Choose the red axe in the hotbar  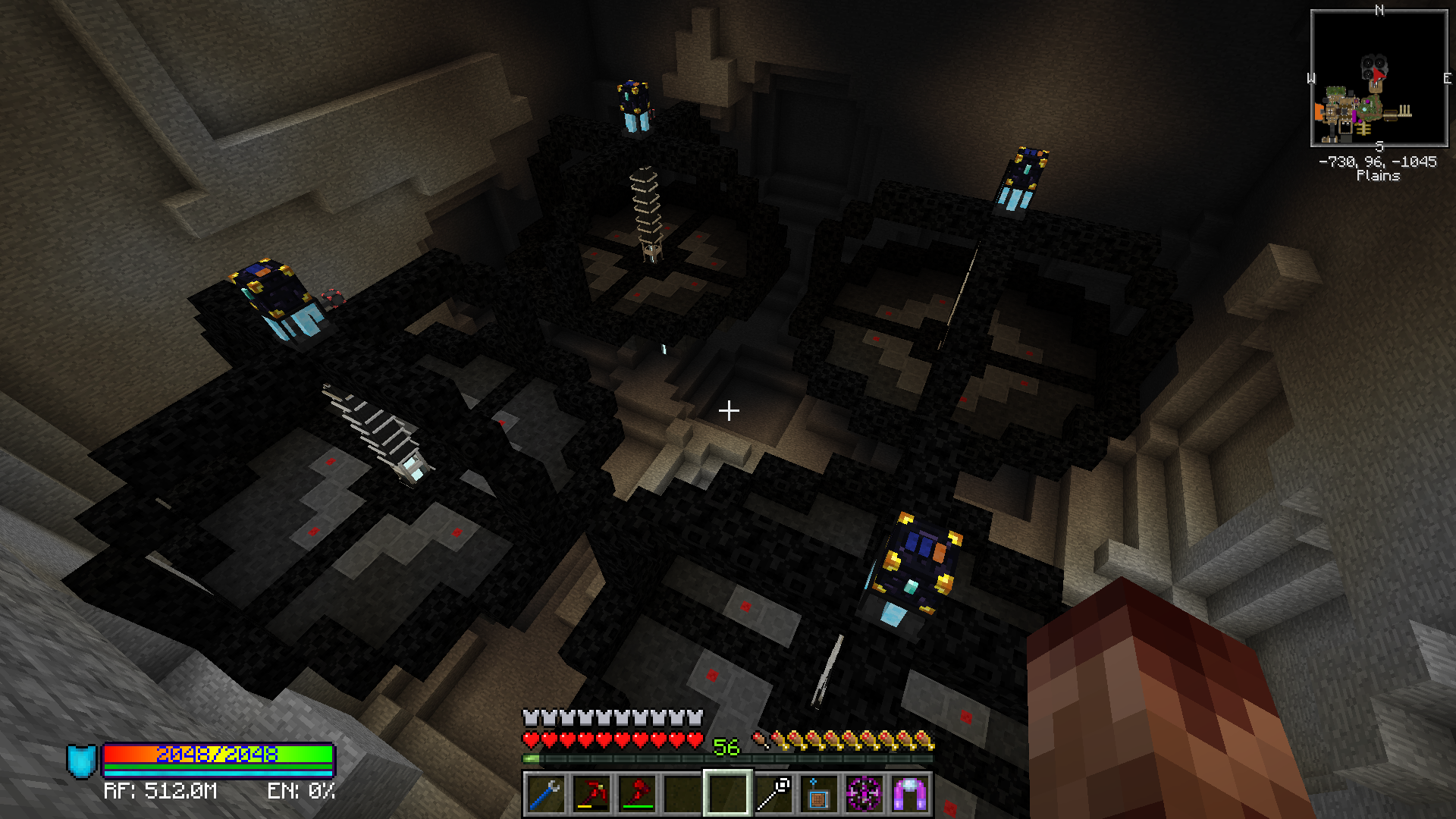[637, 794]
